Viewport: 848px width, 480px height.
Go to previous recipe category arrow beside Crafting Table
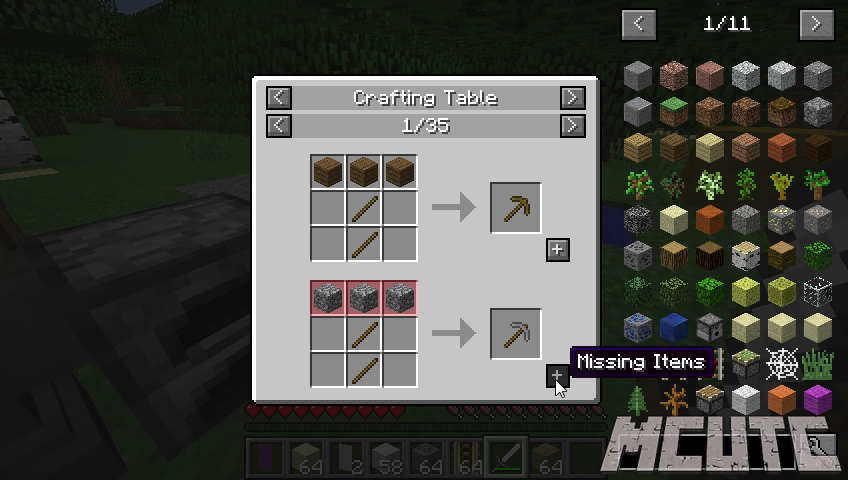tap(279, 98)
